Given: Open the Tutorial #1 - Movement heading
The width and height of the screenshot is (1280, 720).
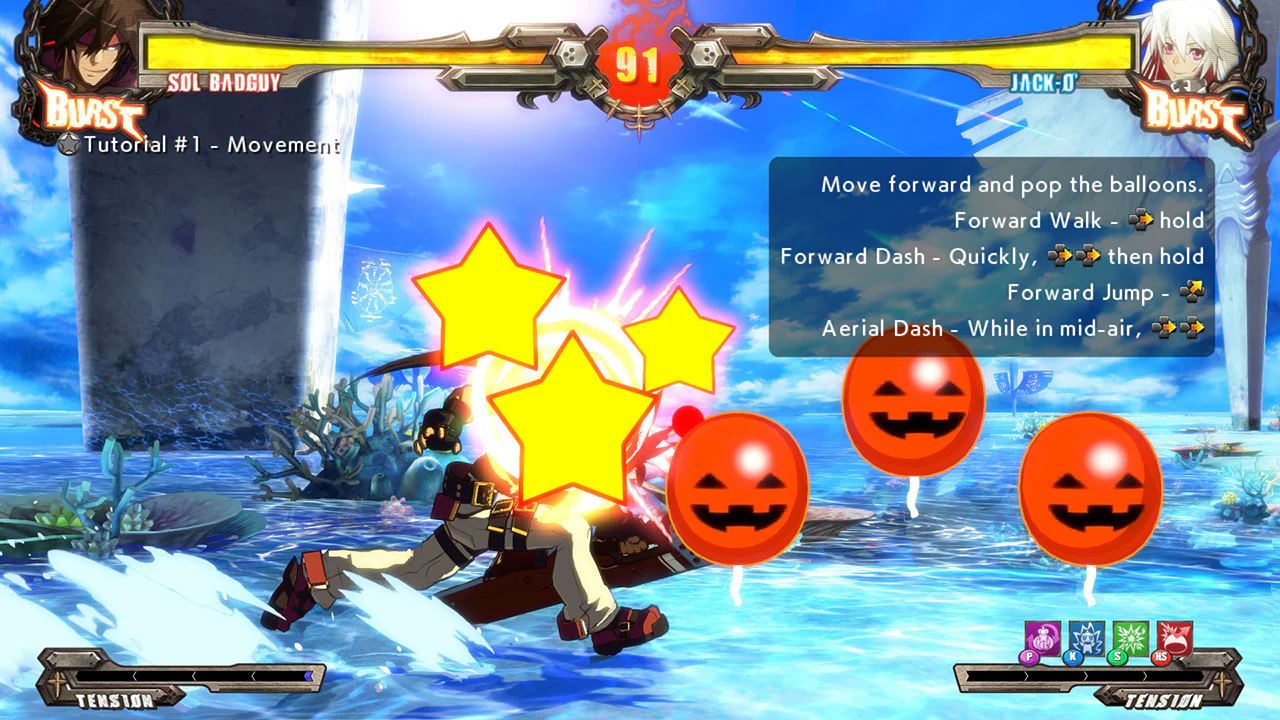Looking at the screenshot, I should coord(210,146).
